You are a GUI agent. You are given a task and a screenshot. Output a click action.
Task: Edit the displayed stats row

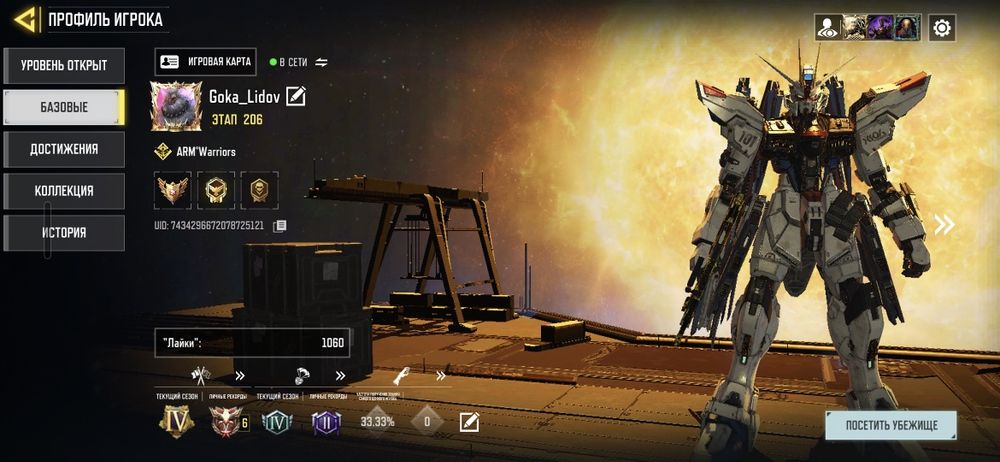[x=469, y=422]
